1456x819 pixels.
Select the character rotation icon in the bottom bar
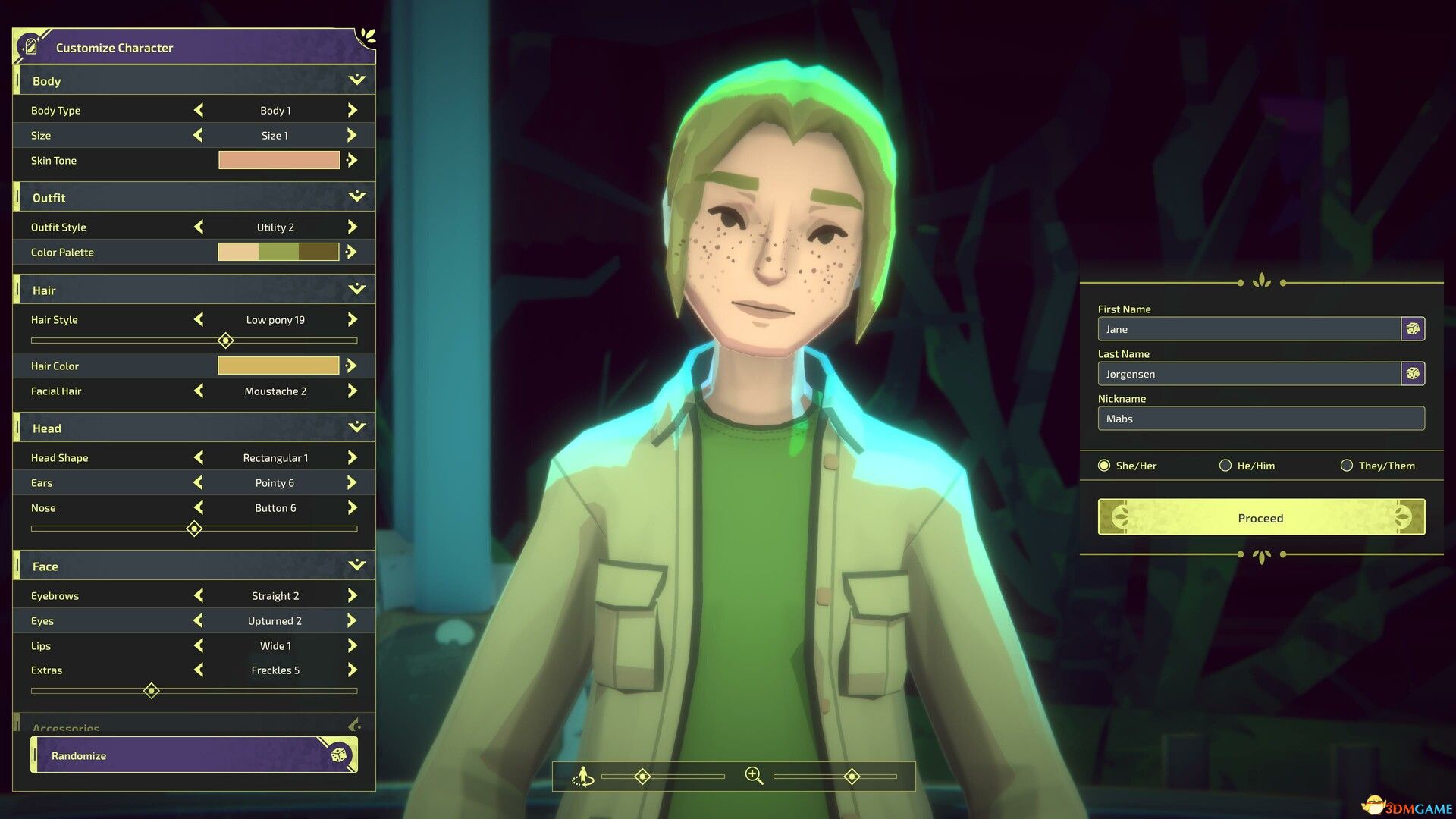coord(584,776)
